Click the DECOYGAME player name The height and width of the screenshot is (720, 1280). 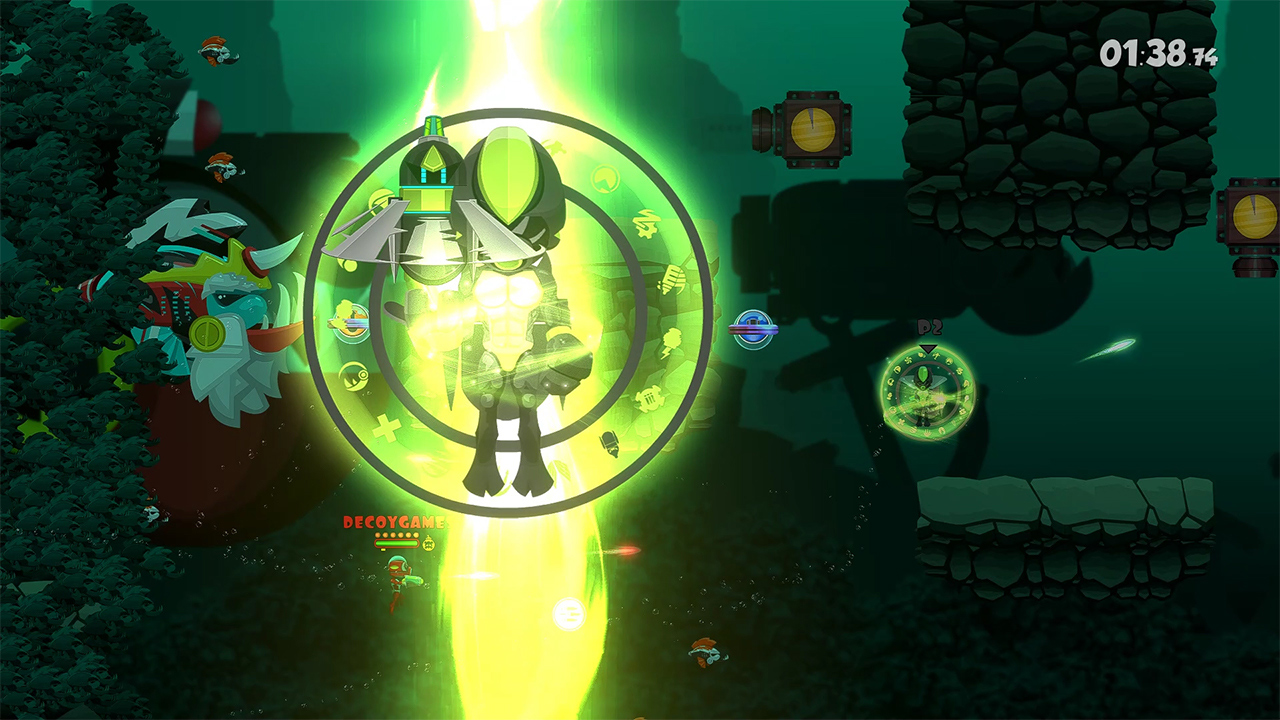tap(394, 522)
